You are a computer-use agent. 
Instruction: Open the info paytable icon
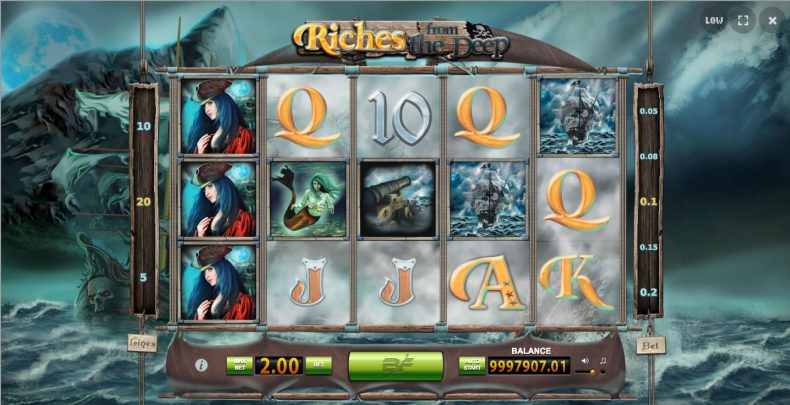click(x=201, y=365)
